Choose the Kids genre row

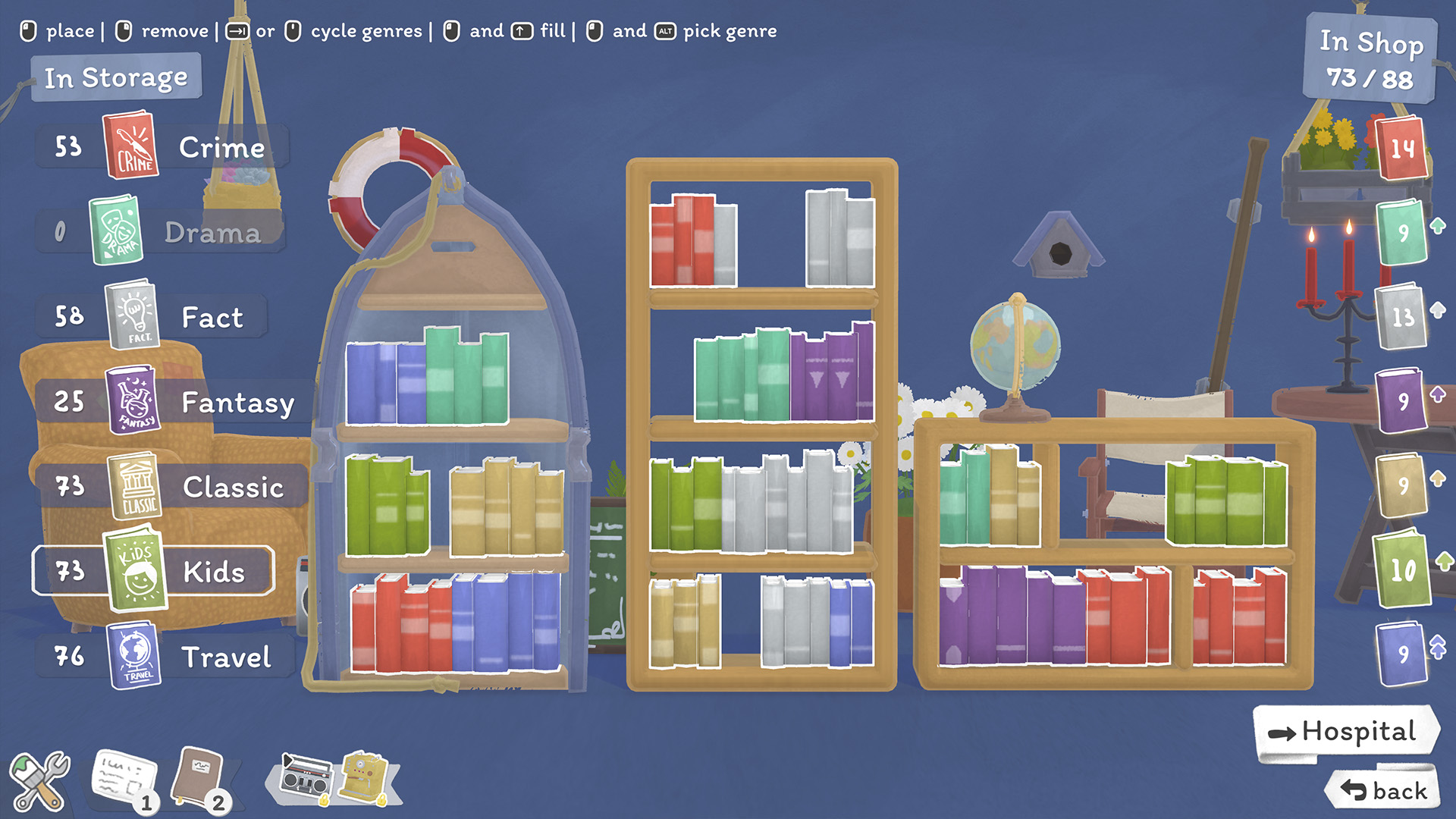[x=153, y=571]
